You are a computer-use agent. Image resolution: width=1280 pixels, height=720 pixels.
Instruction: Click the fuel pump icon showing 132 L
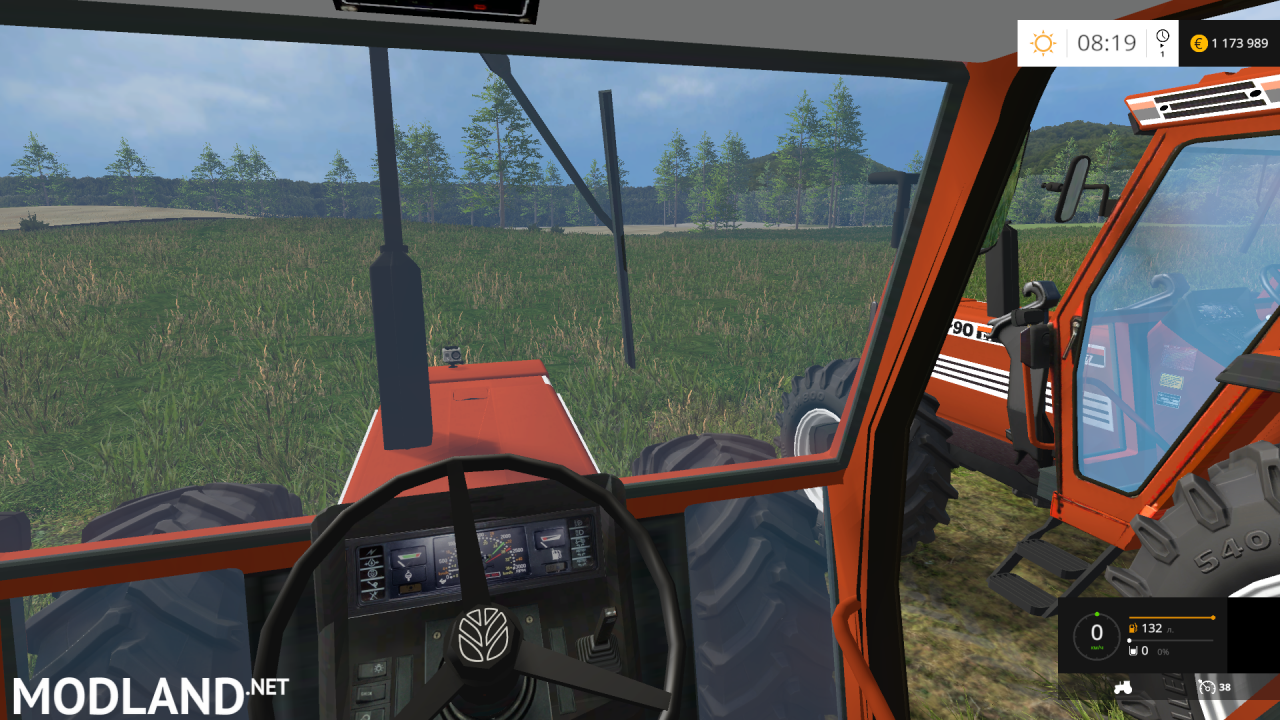coord(1133,628)
